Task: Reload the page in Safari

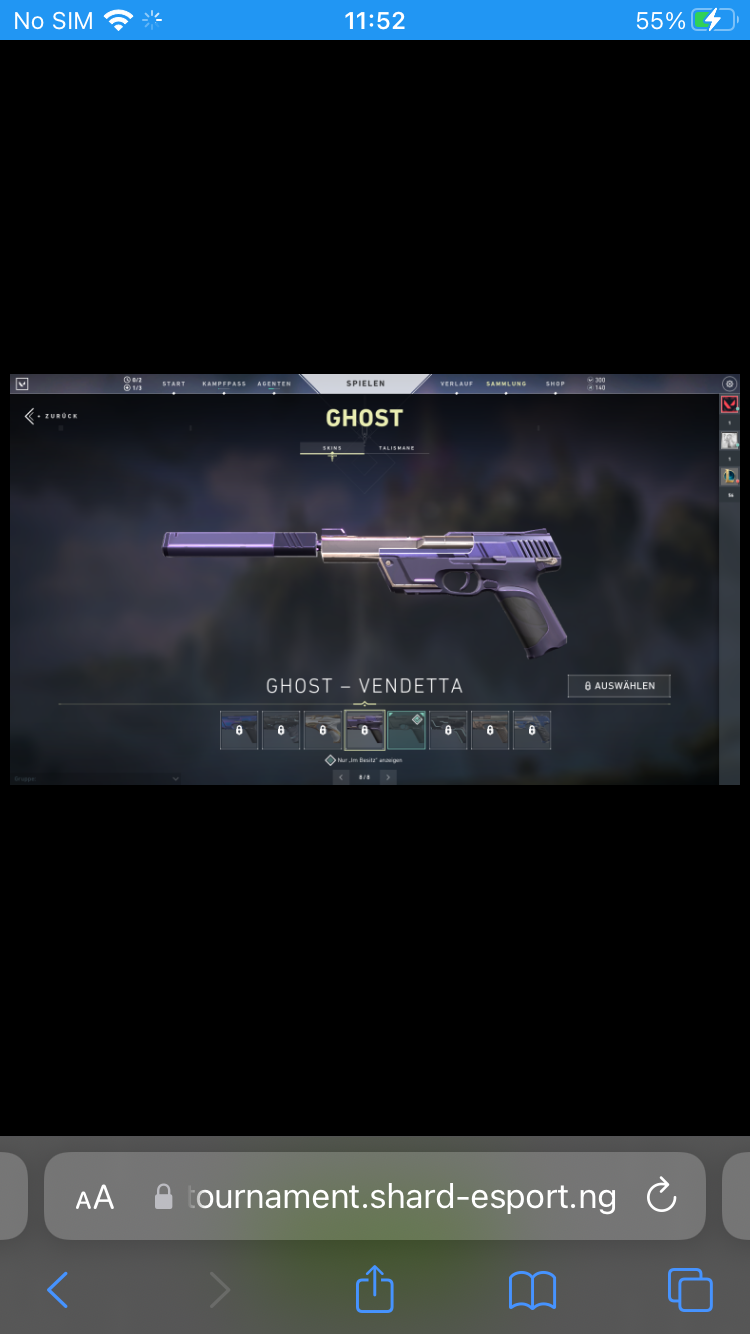Action: click(662, 1196)
